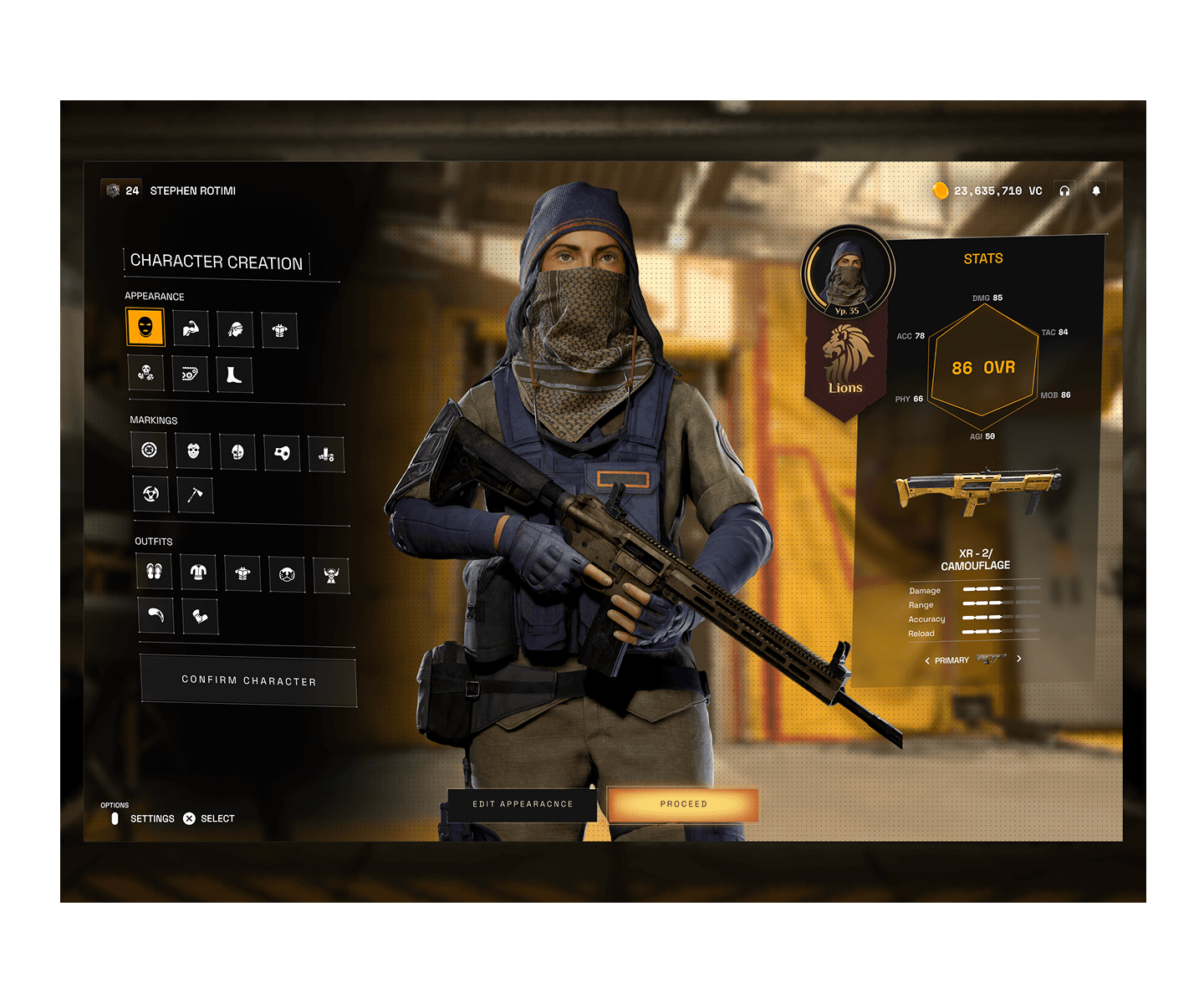
Task: Choose the flexed arm appearance option
Action: [191, 328]
